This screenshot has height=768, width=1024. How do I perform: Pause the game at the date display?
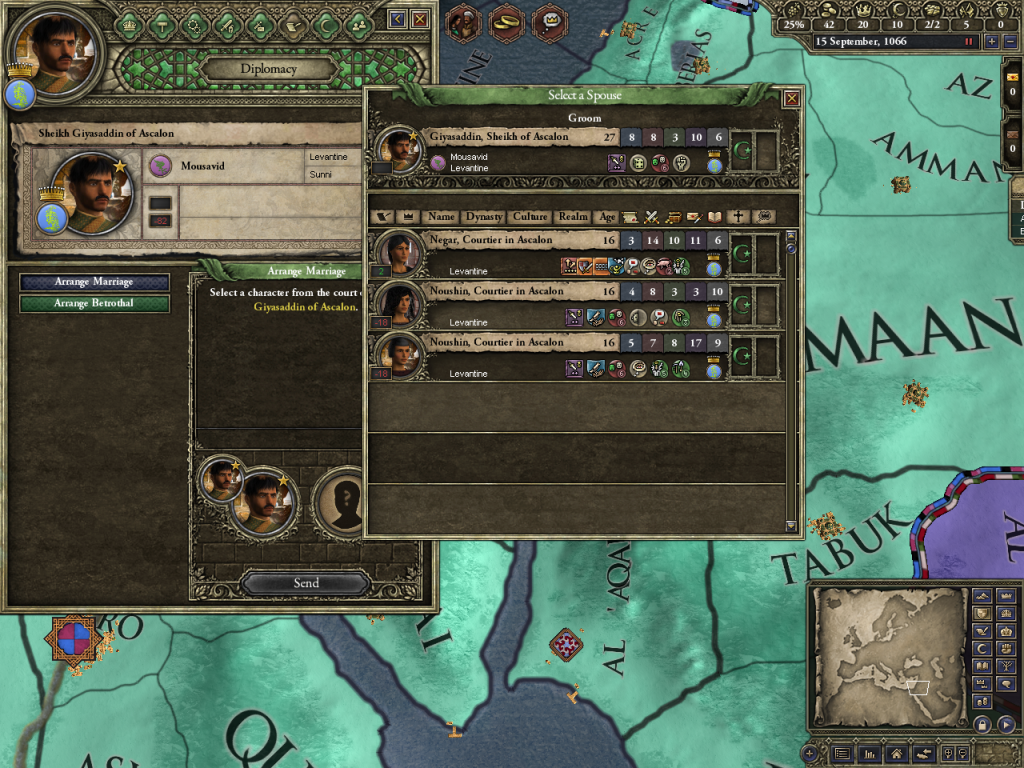click(x=968, y=42)
